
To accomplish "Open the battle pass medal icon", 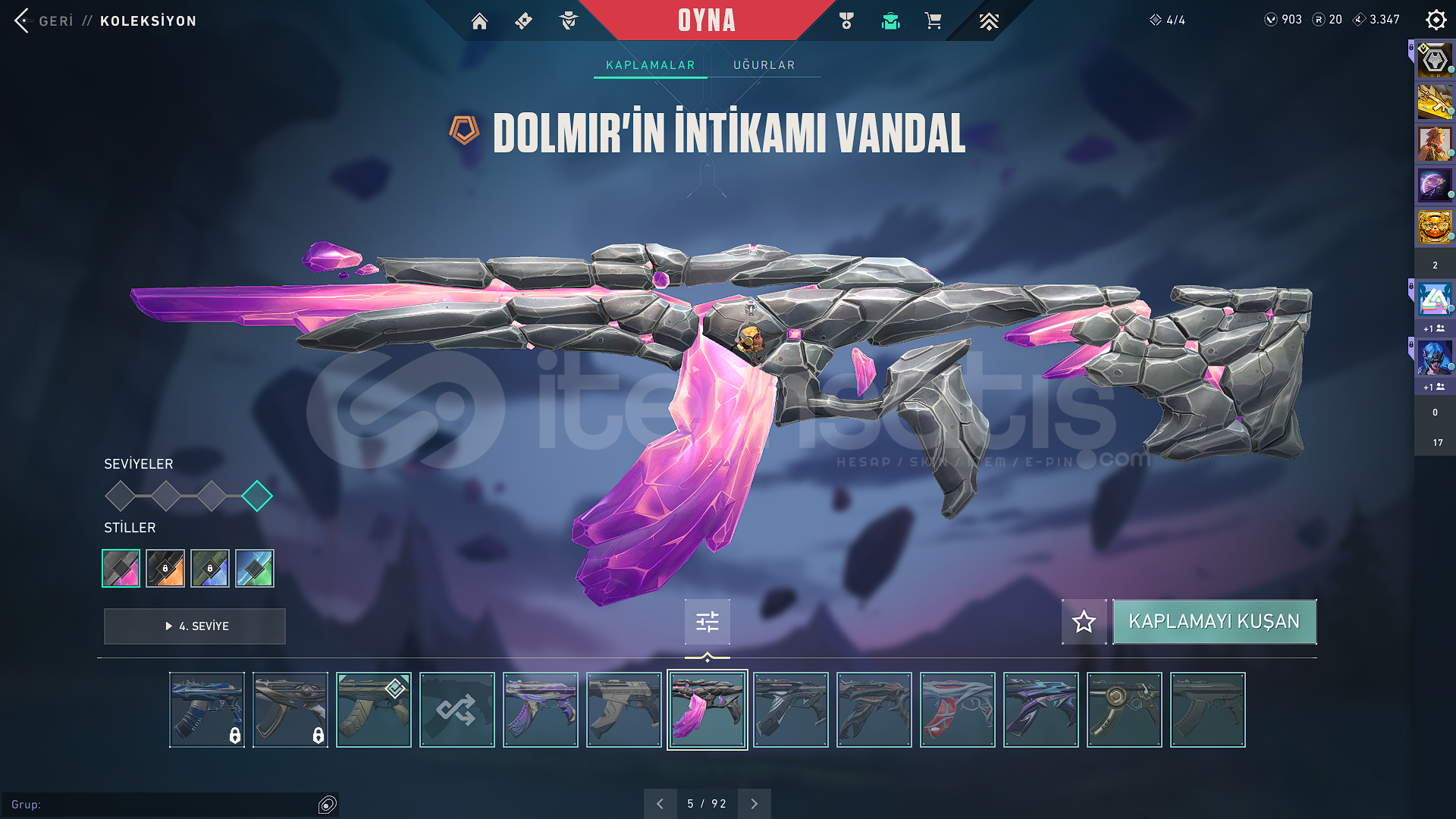I will coord(846,21).
